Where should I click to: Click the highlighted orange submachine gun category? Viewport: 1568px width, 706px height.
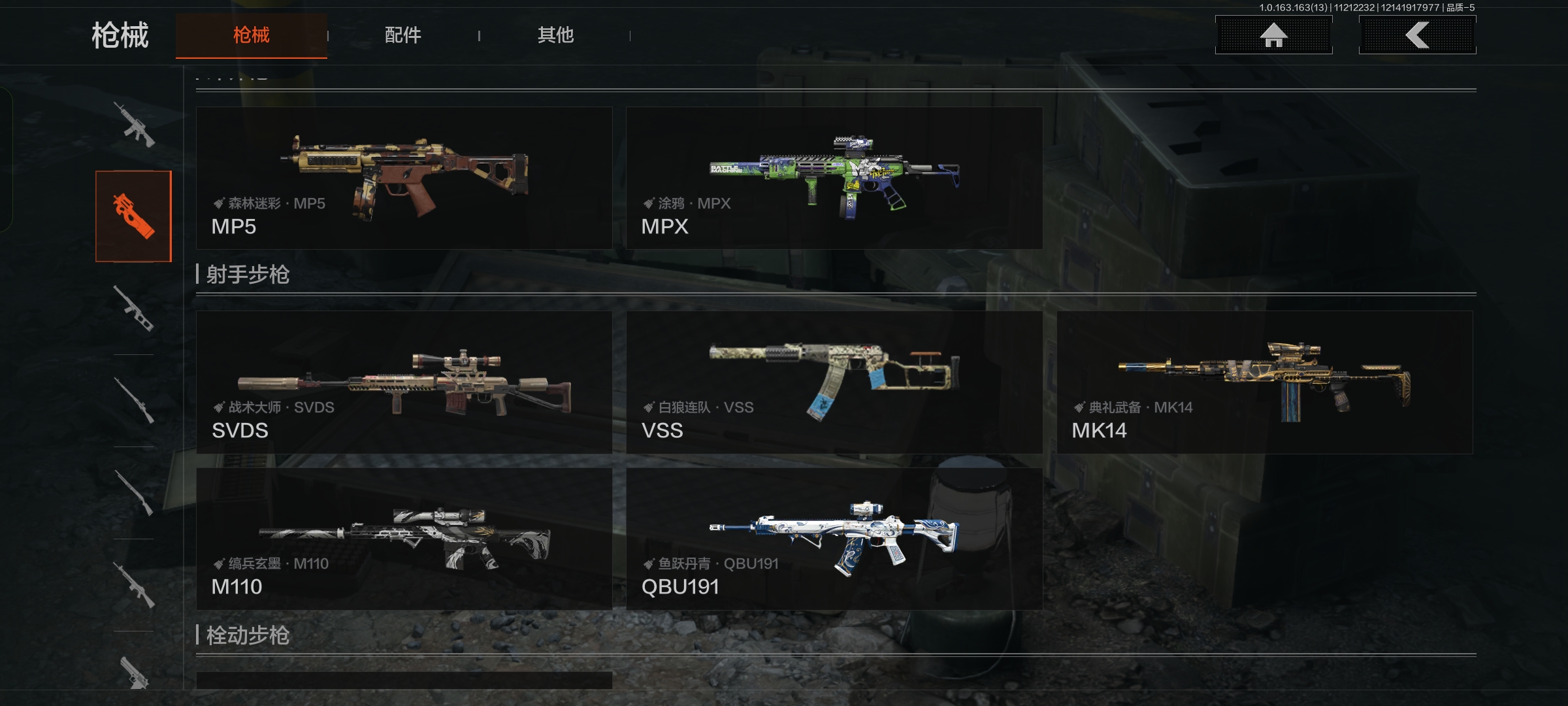coord(134,216)
